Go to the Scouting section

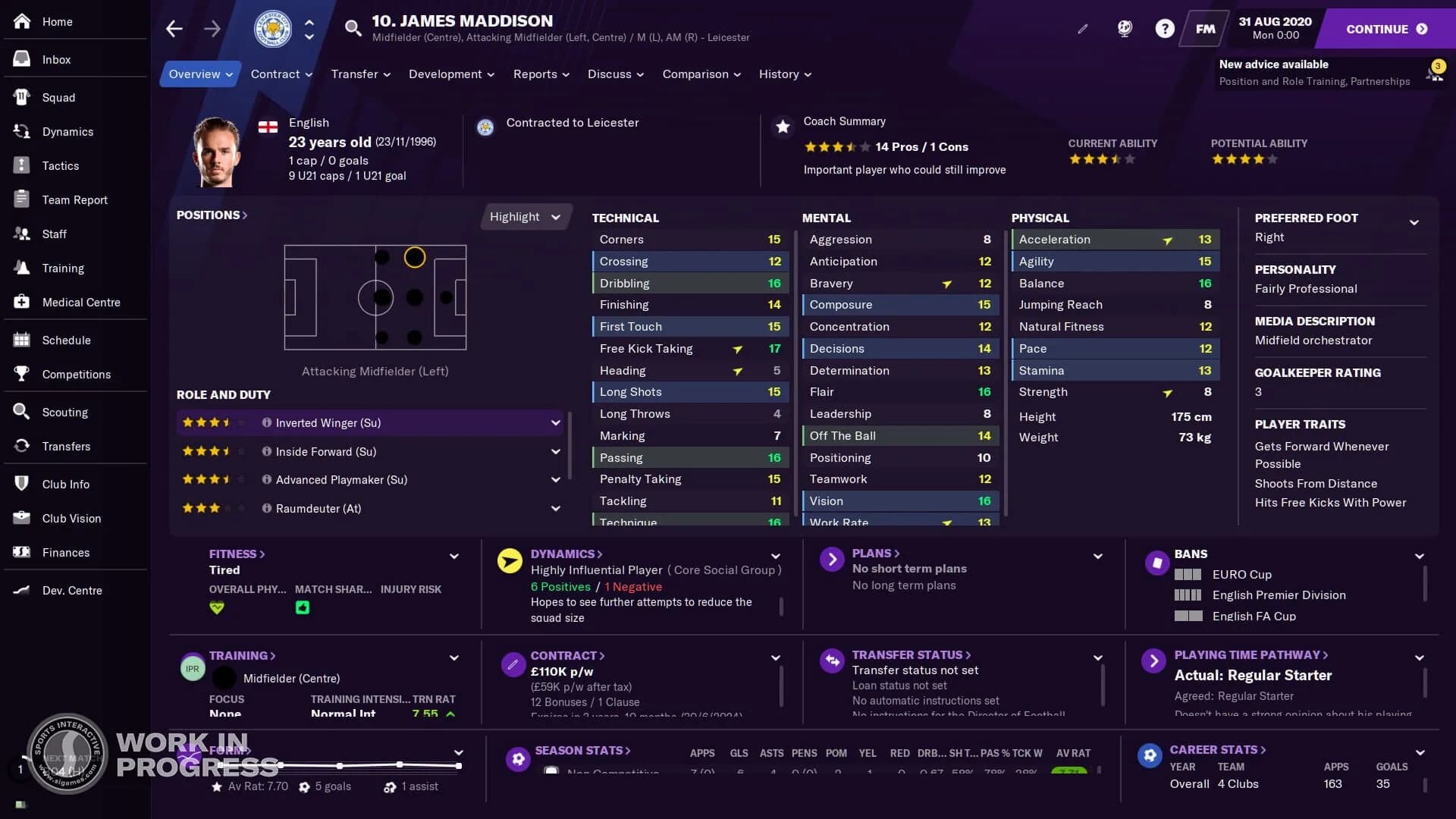tap(66, 412)
